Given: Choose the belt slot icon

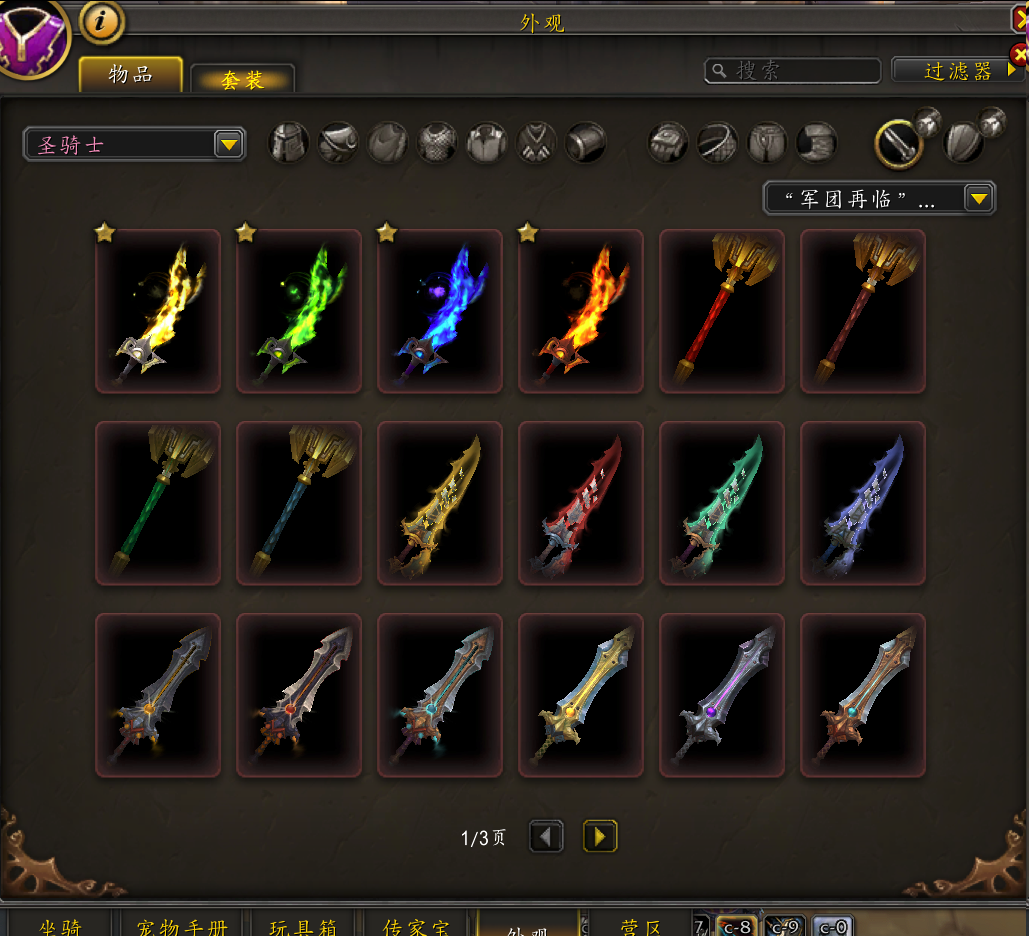Looking at the screenshot, I should pyautogui.click(x=717, y=143).
